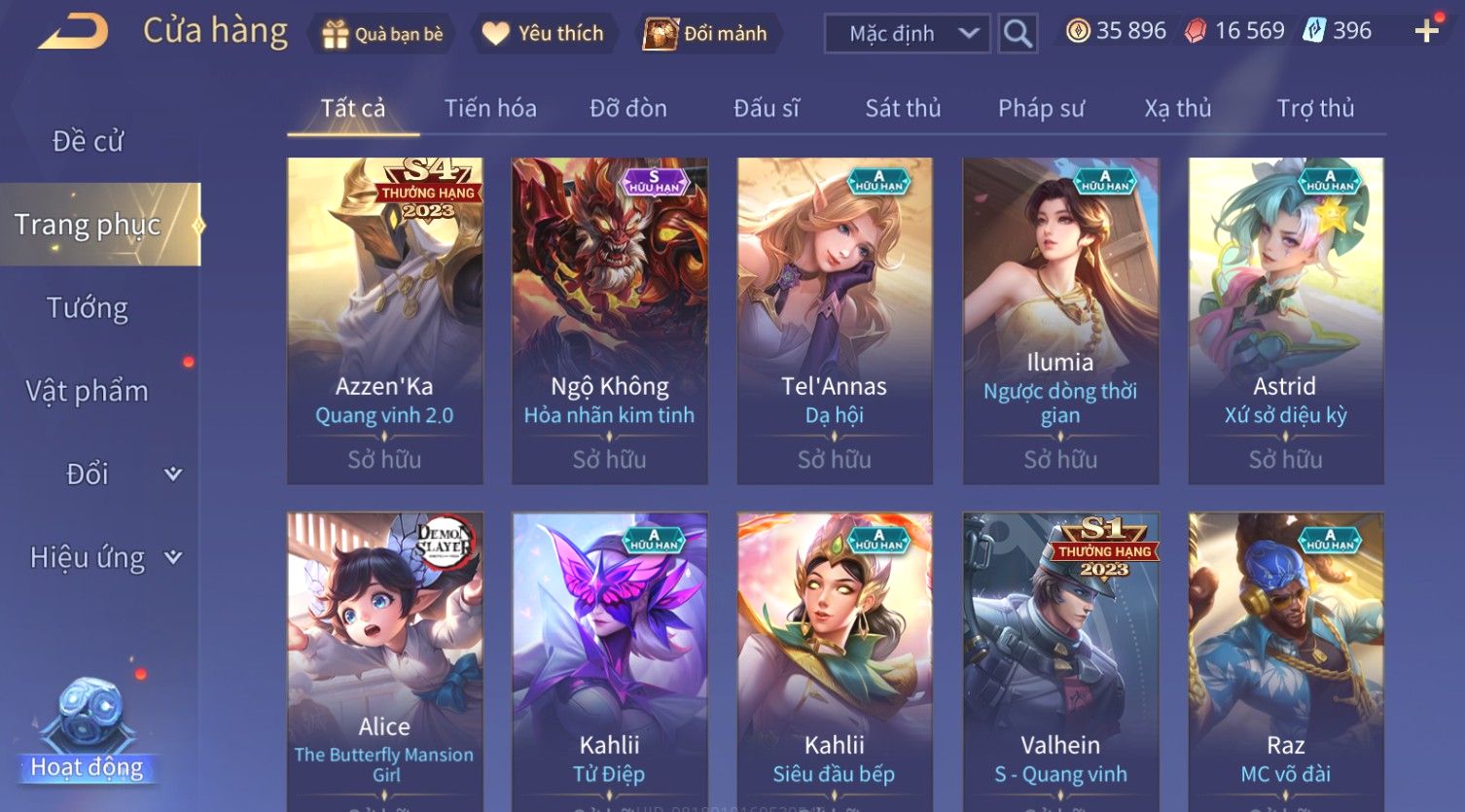Choose the Ngộ Không Hỏa nhãn kim tinh skin
Image resolution: width=1465 pixels, height=812 pixels.
610,321
